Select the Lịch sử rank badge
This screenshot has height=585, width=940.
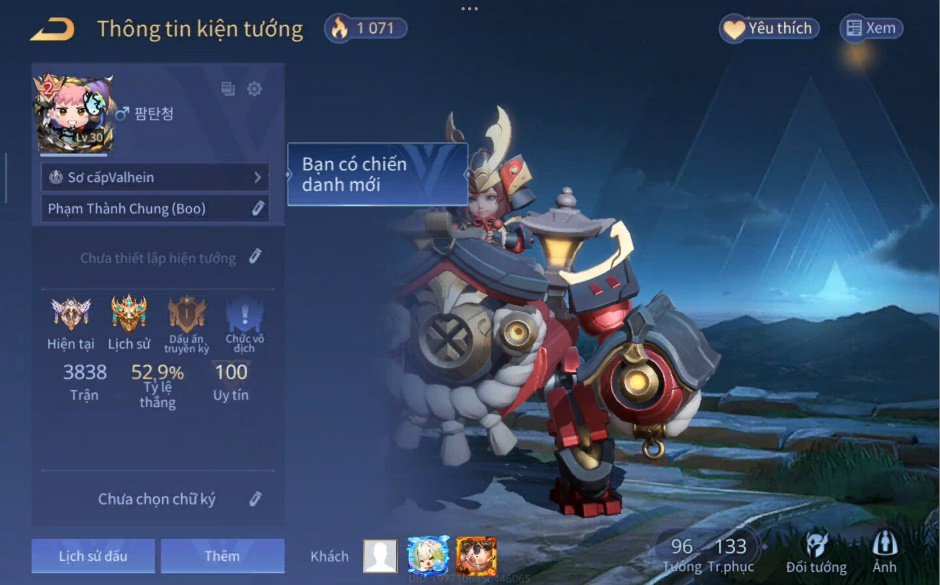coord(129,314)
